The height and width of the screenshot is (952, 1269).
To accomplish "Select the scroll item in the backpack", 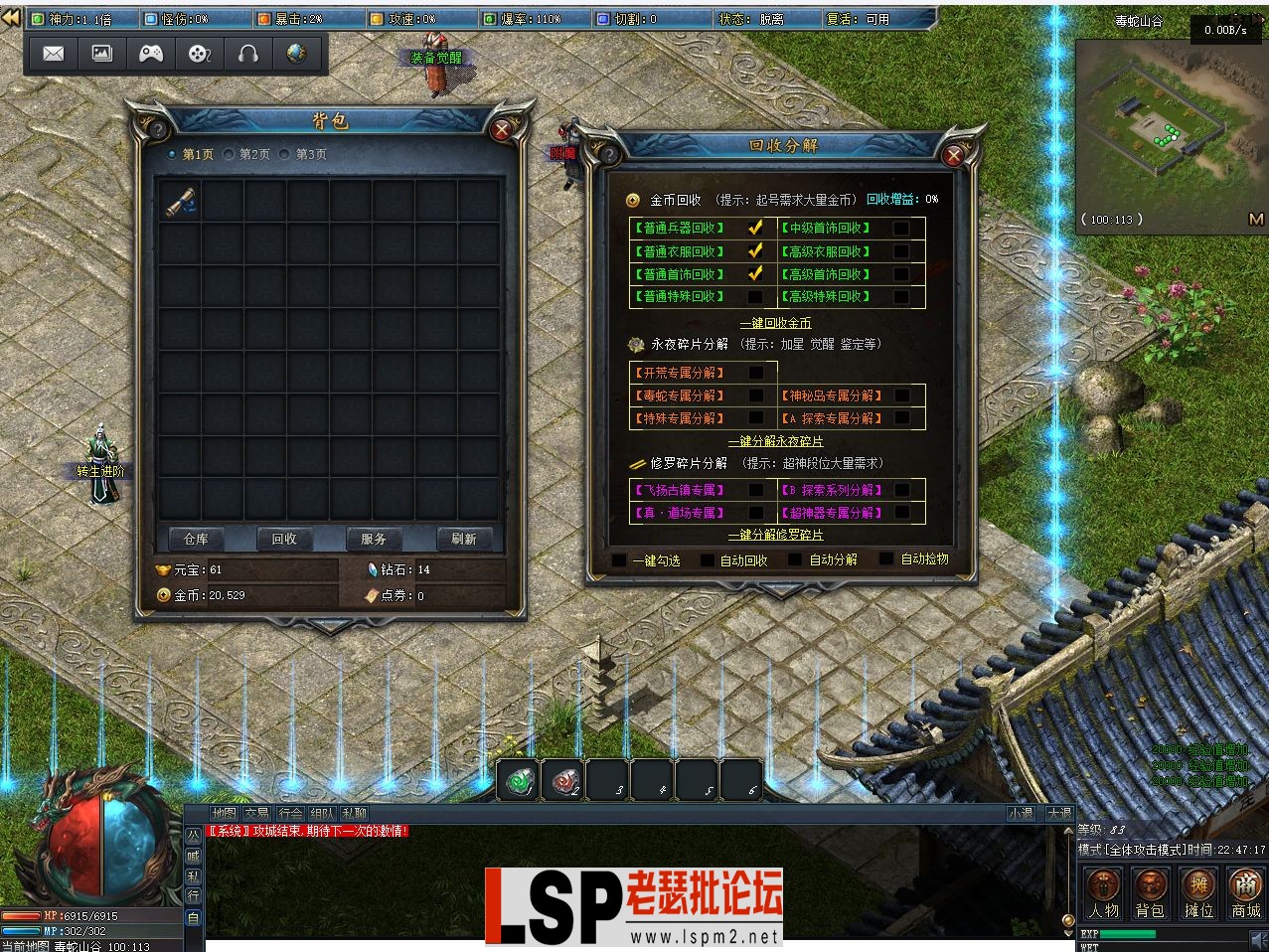I will [181, 203].
